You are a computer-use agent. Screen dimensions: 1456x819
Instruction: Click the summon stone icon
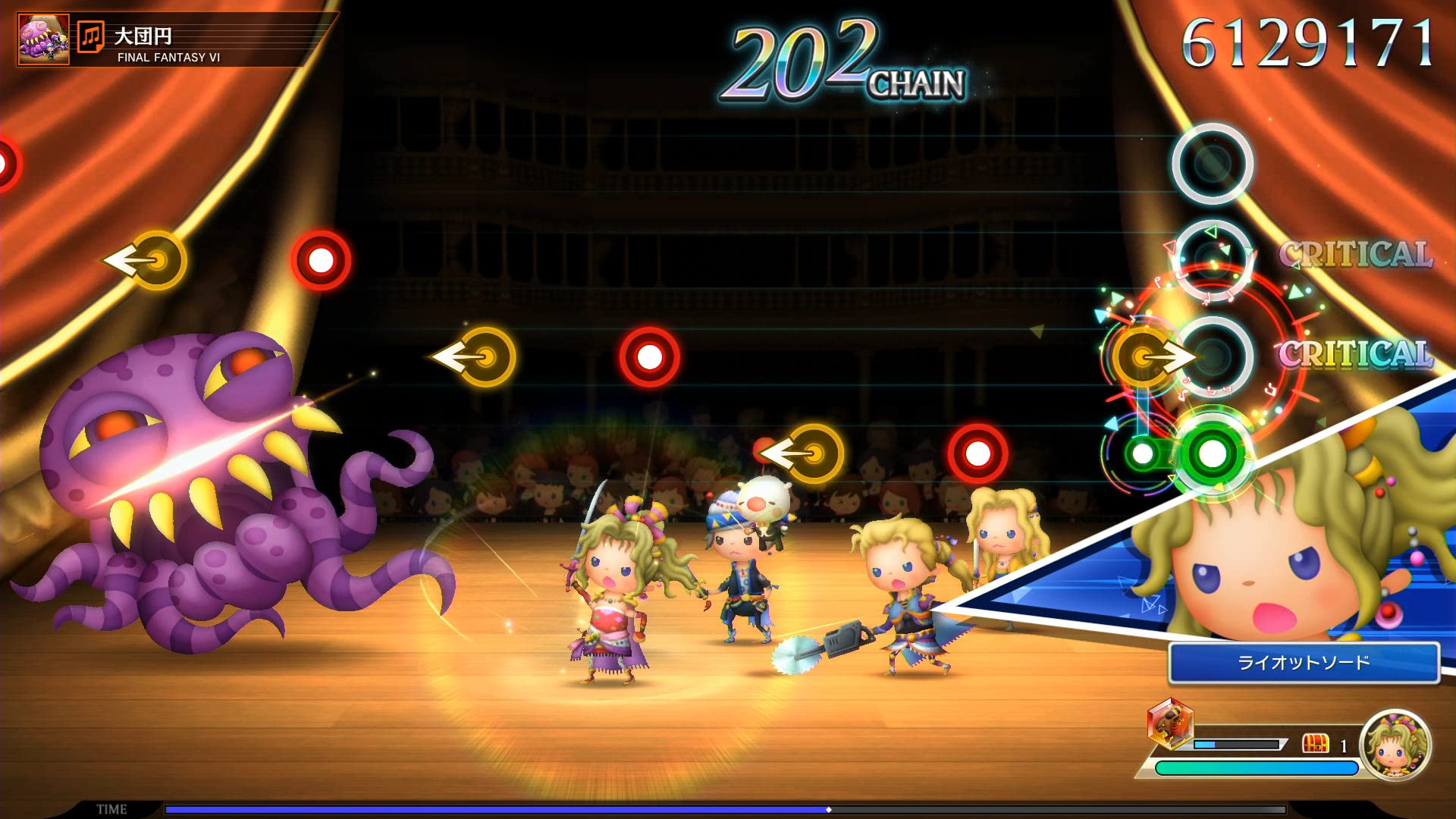[1170, 723]
